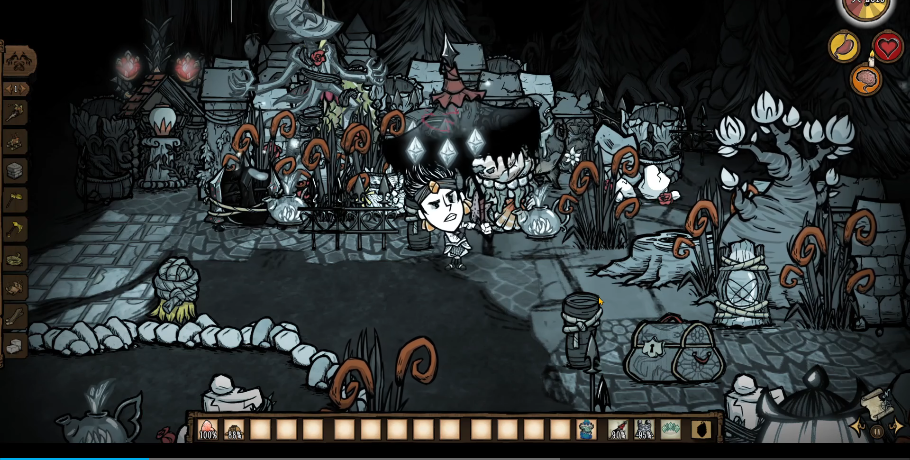
Task: Rotate the camera with the right arrow
Action: pos(896,427)
